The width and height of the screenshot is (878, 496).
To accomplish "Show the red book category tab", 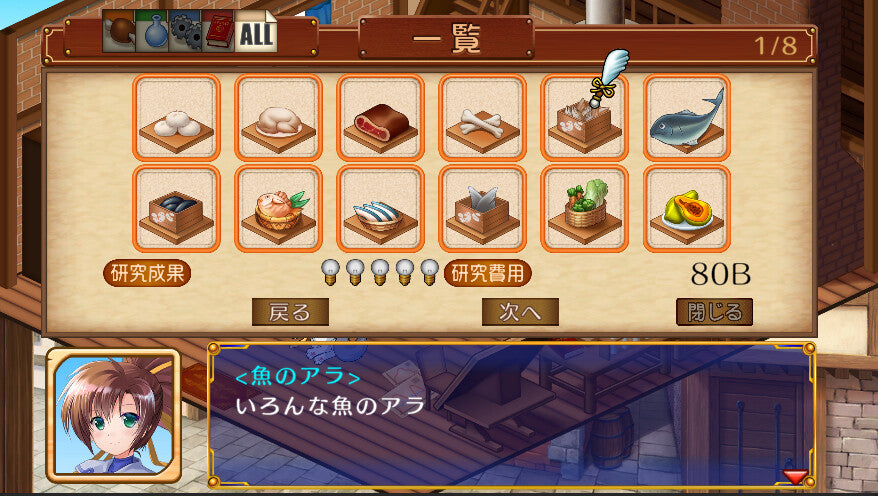I will tap(217, 33).
